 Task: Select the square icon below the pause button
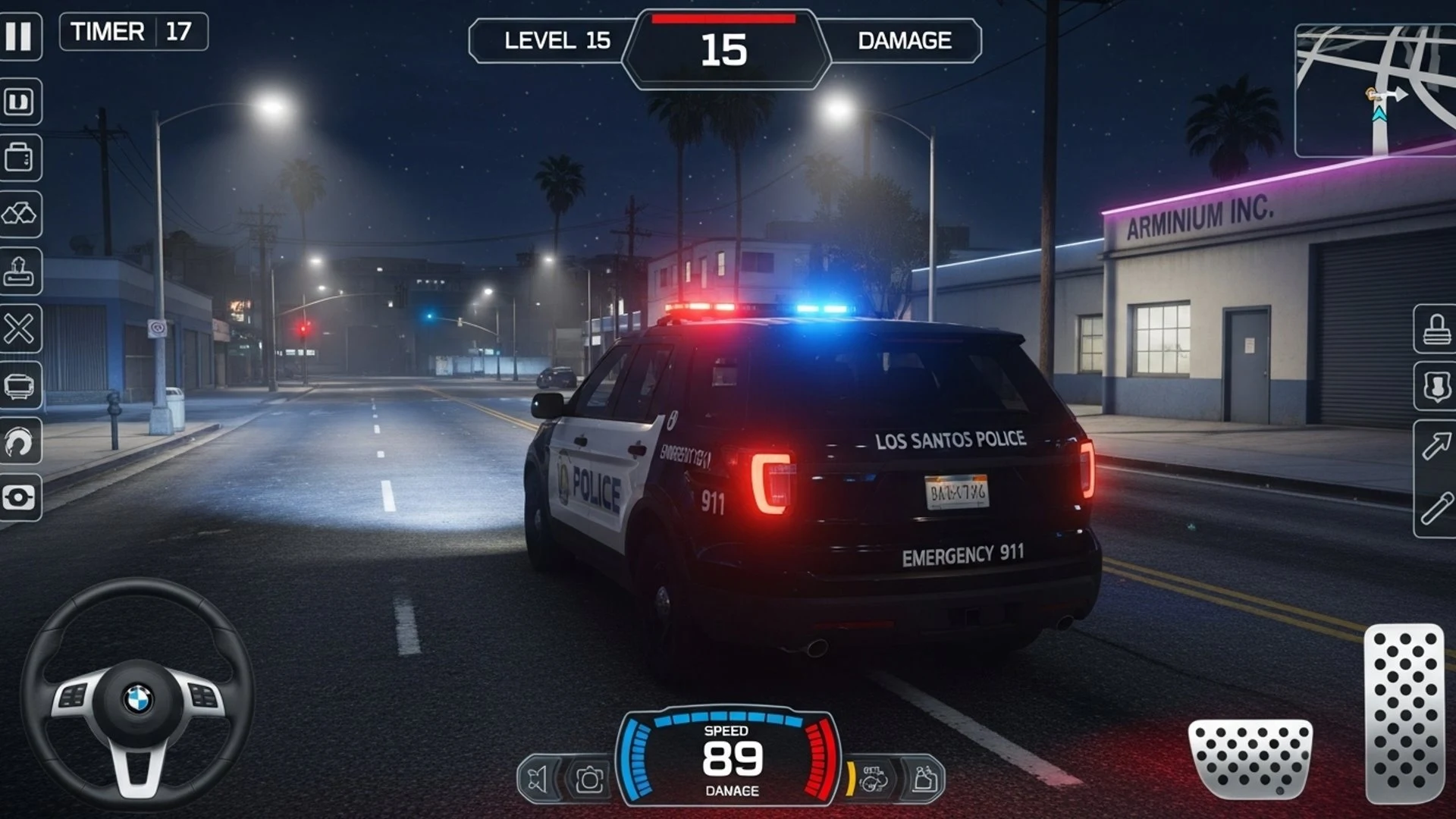pos(19,101)
